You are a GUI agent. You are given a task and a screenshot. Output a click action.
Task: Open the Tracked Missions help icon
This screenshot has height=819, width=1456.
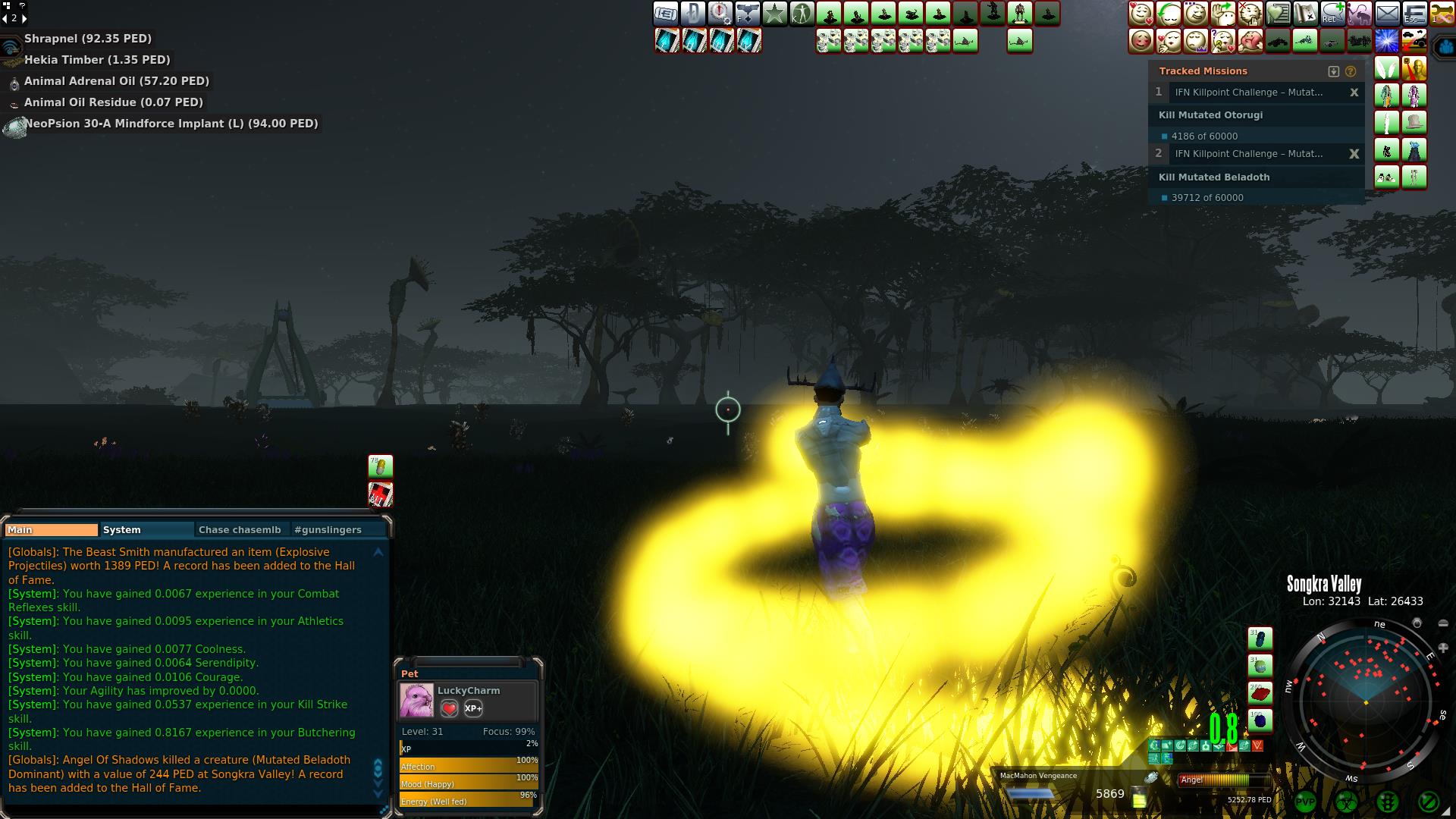(x=1351, y=71)
